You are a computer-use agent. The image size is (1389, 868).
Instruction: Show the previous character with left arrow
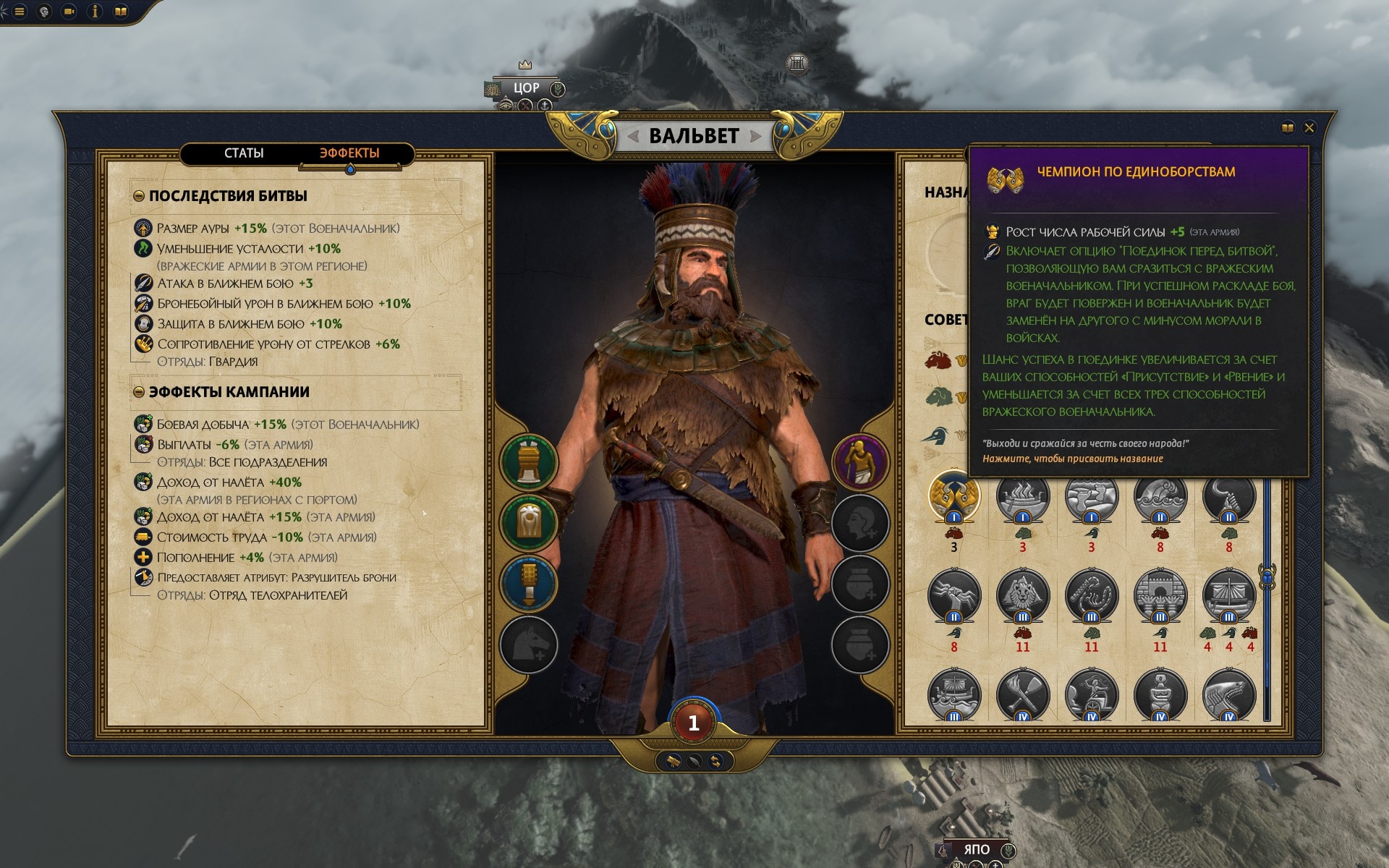coord(633,136)
